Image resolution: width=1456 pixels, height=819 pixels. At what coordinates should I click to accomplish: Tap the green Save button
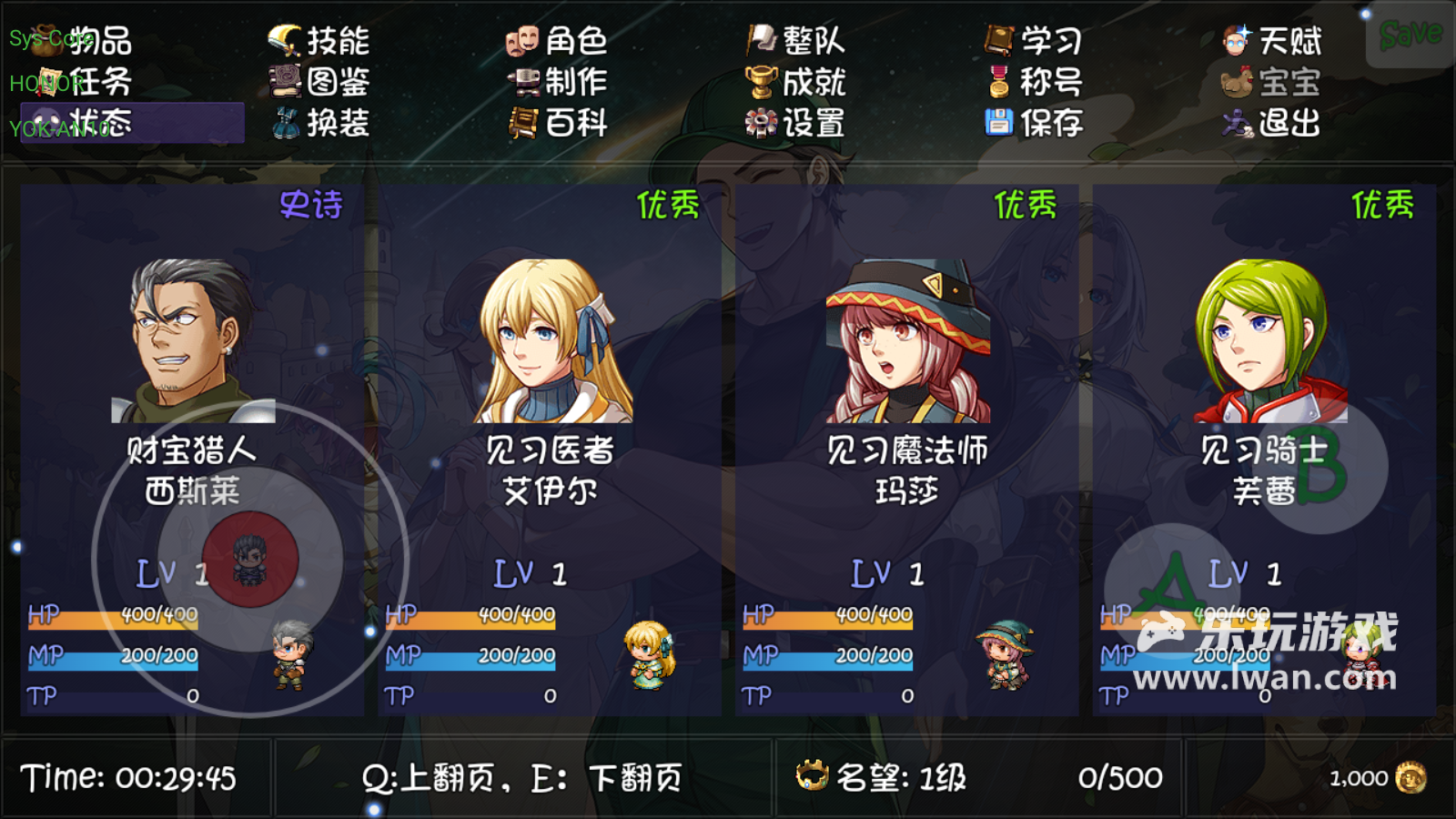pyautogui.click(x=1410, y=35)
